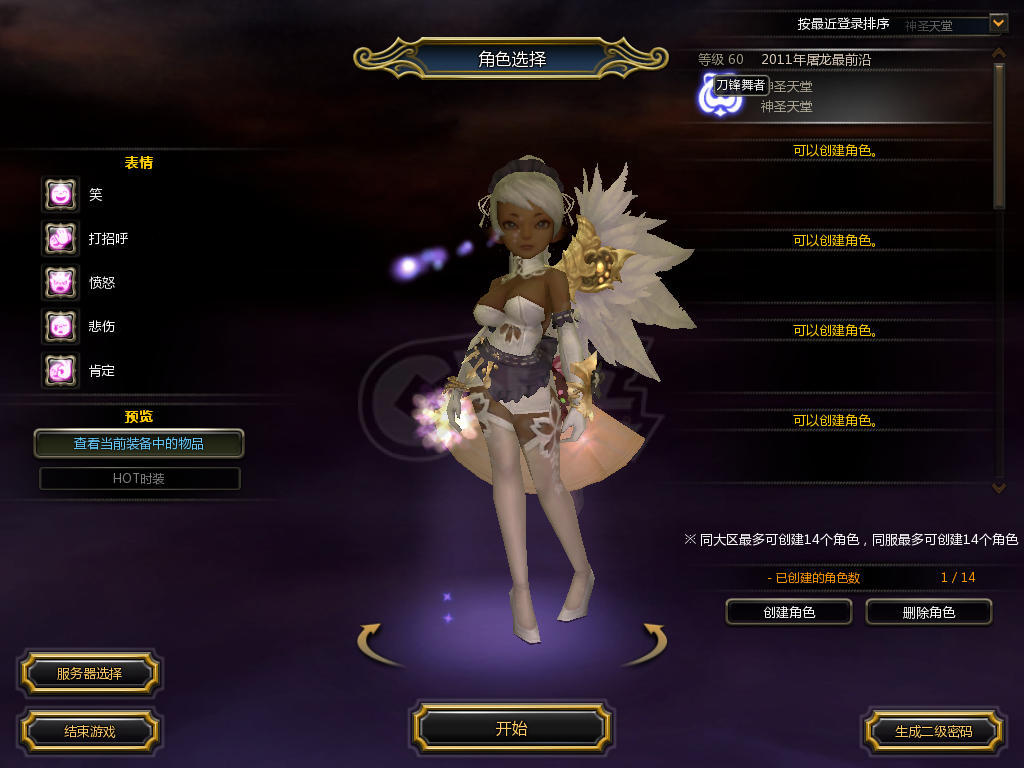This screenshot has height=768, width=1024.
Task: Select 查看当前装备中的物品 preview option
Action: [x=139, y=443]
